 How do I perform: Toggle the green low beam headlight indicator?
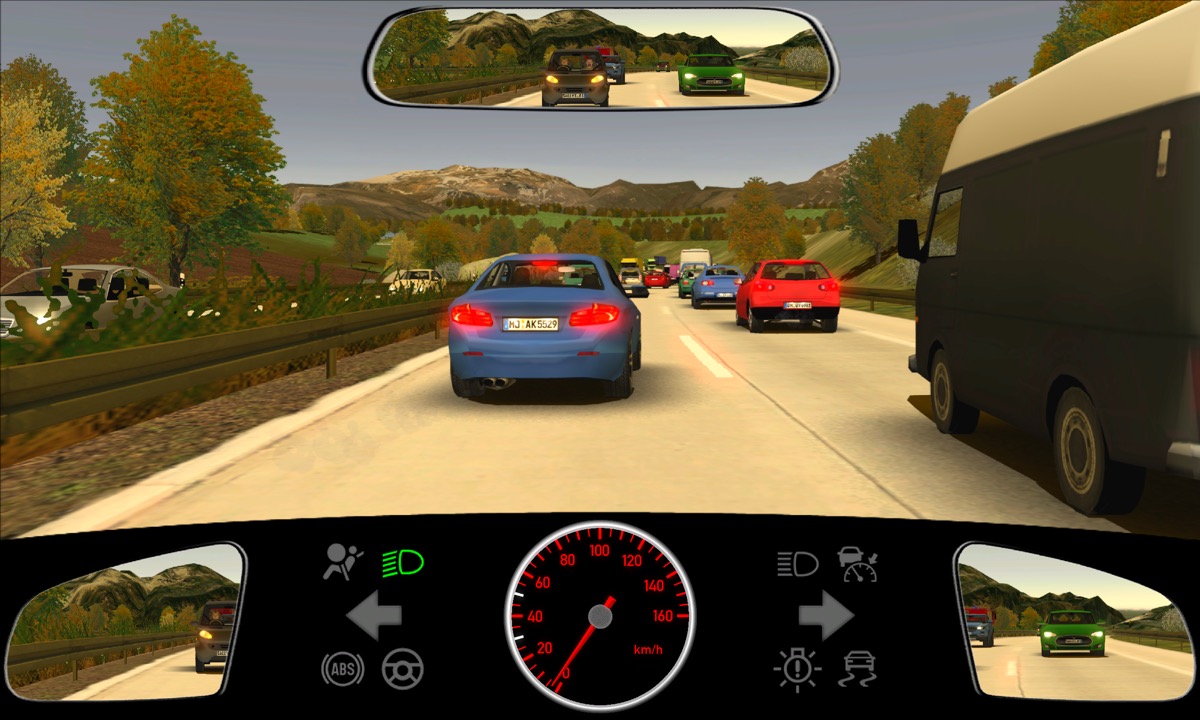(402, 563)
